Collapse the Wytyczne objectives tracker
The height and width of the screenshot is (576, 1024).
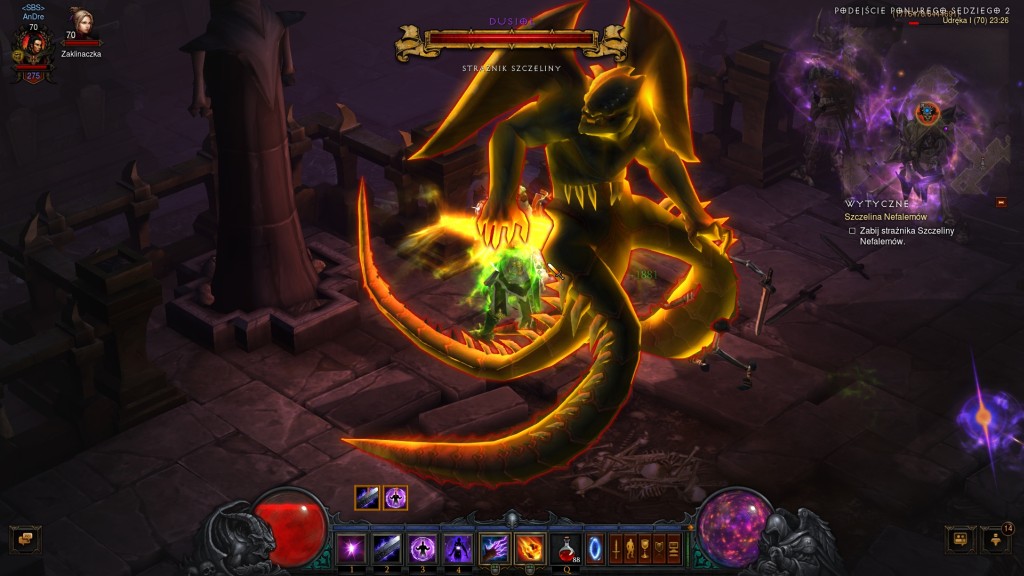click(1001, 203)
